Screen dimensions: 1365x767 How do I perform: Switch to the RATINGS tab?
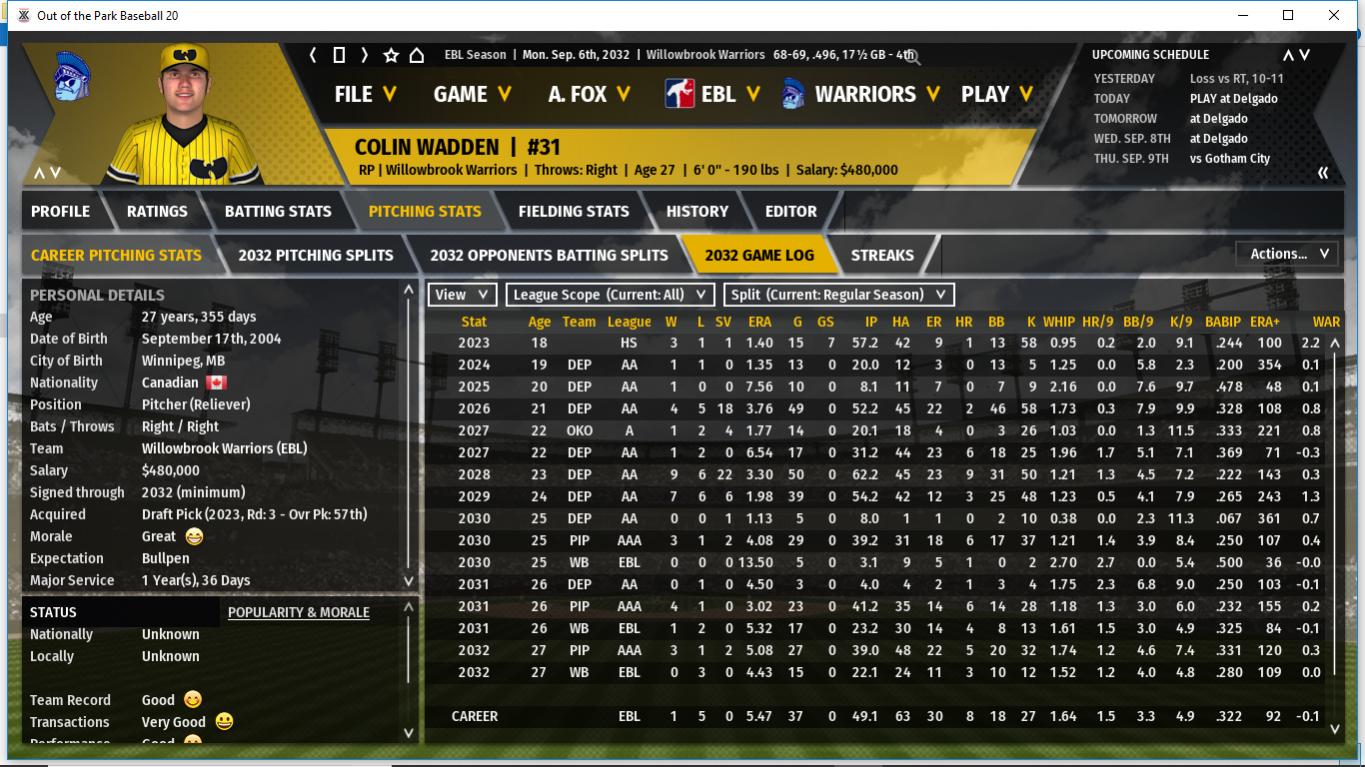click(x=157, y=211)
